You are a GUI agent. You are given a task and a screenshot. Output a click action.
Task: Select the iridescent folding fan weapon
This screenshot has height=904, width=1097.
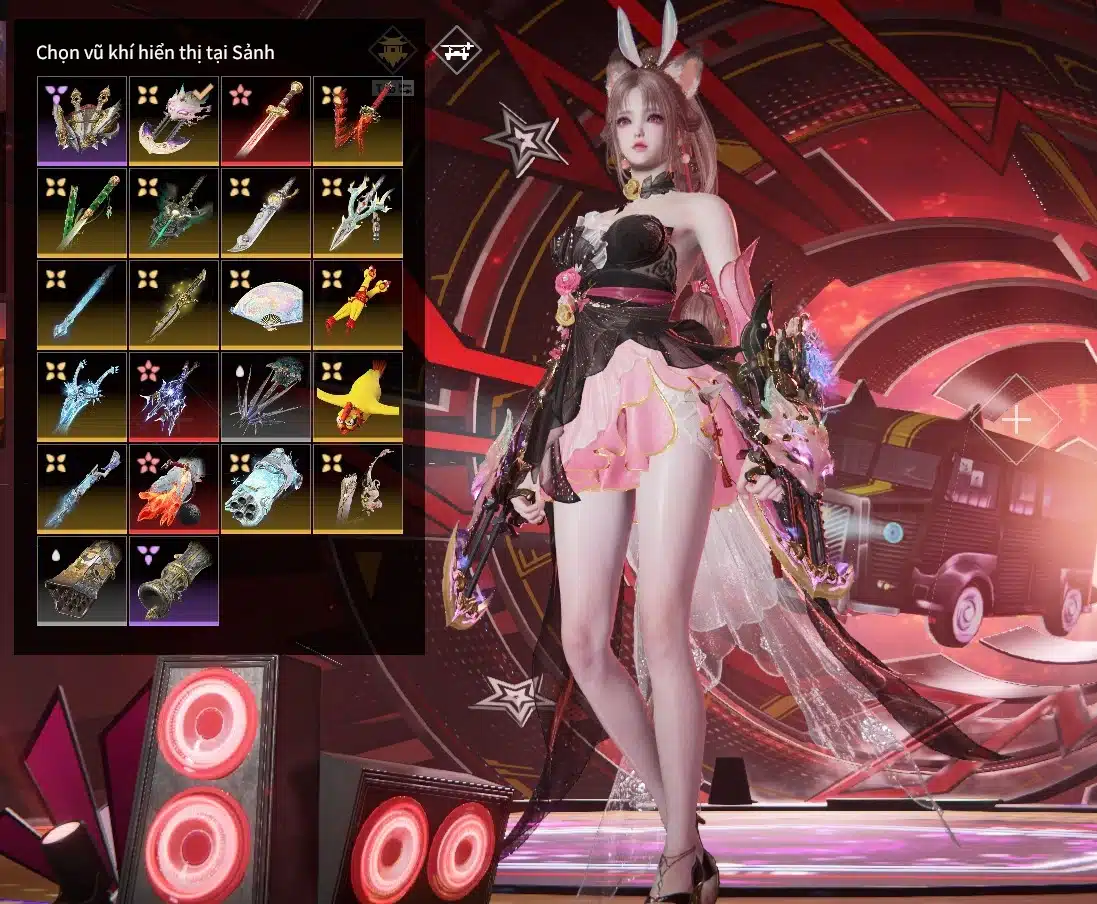pos(266,304)
